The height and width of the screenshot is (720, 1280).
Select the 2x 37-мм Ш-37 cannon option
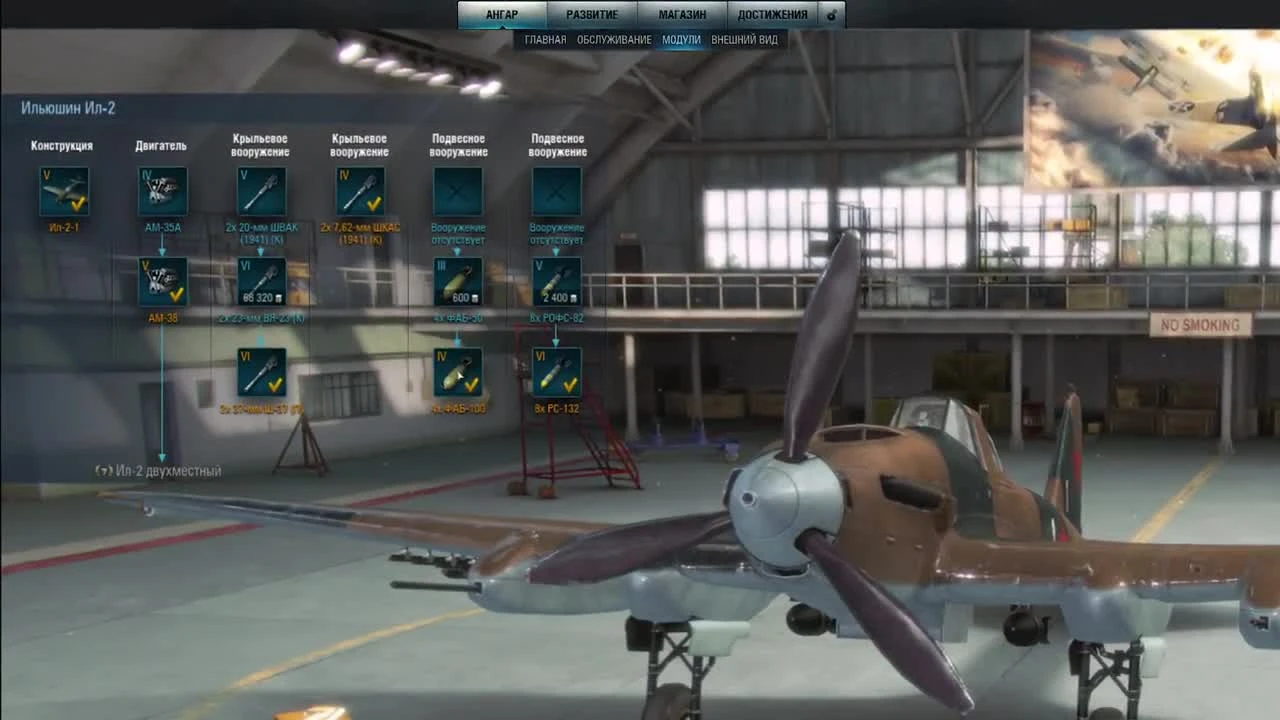pos(261,372)
